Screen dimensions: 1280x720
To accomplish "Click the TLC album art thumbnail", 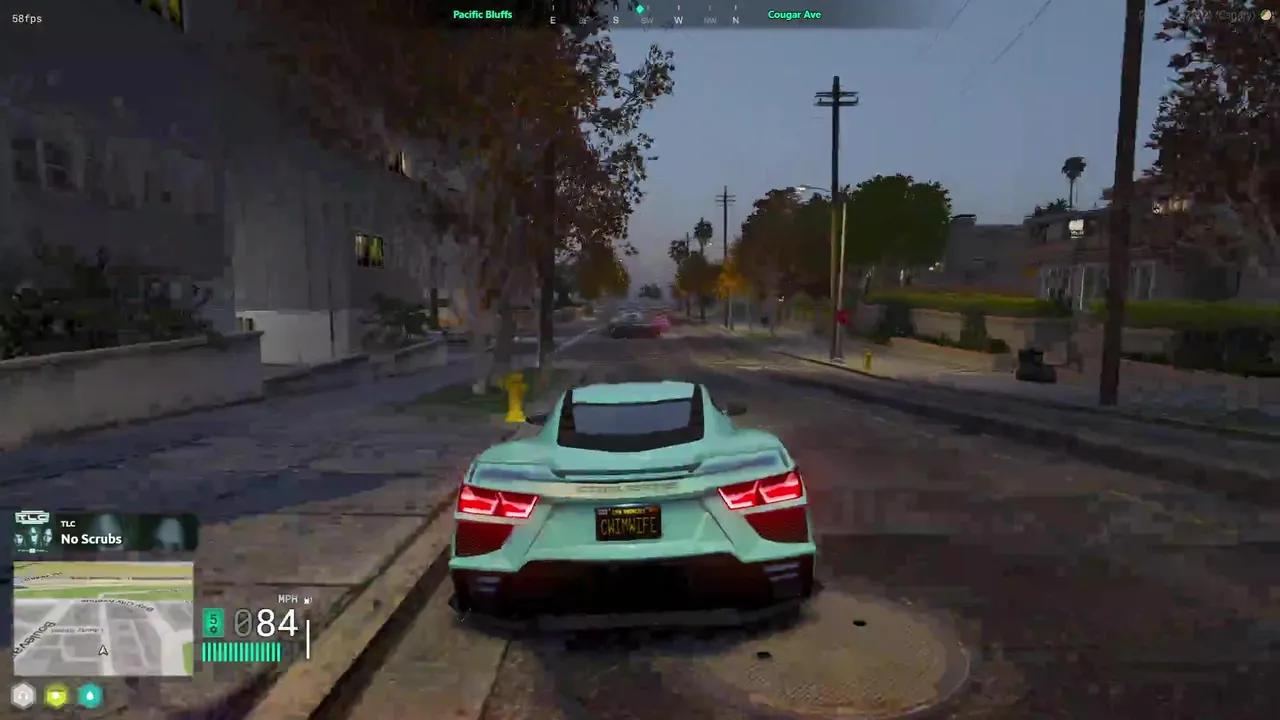I will pyautogui.click(x=31, y=531).
